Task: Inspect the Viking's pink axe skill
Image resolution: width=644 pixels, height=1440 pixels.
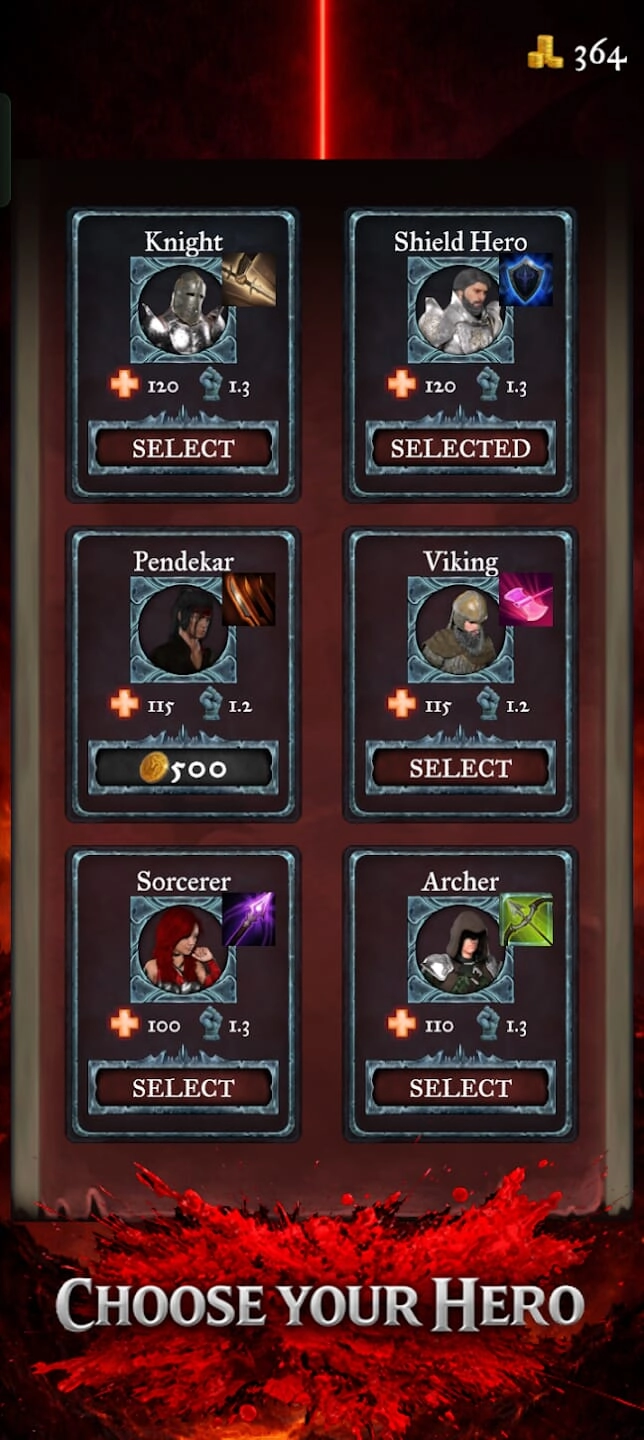Action: (x=526, y=599)
